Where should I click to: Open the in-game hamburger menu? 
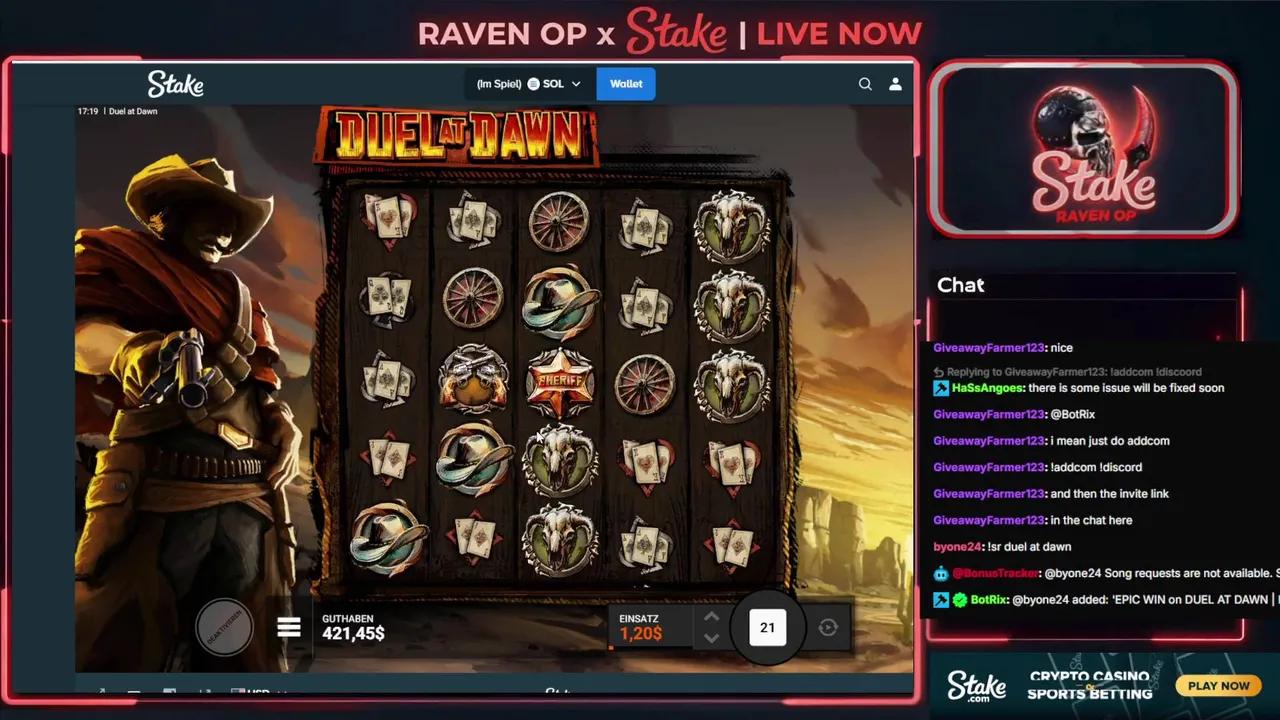288,627
